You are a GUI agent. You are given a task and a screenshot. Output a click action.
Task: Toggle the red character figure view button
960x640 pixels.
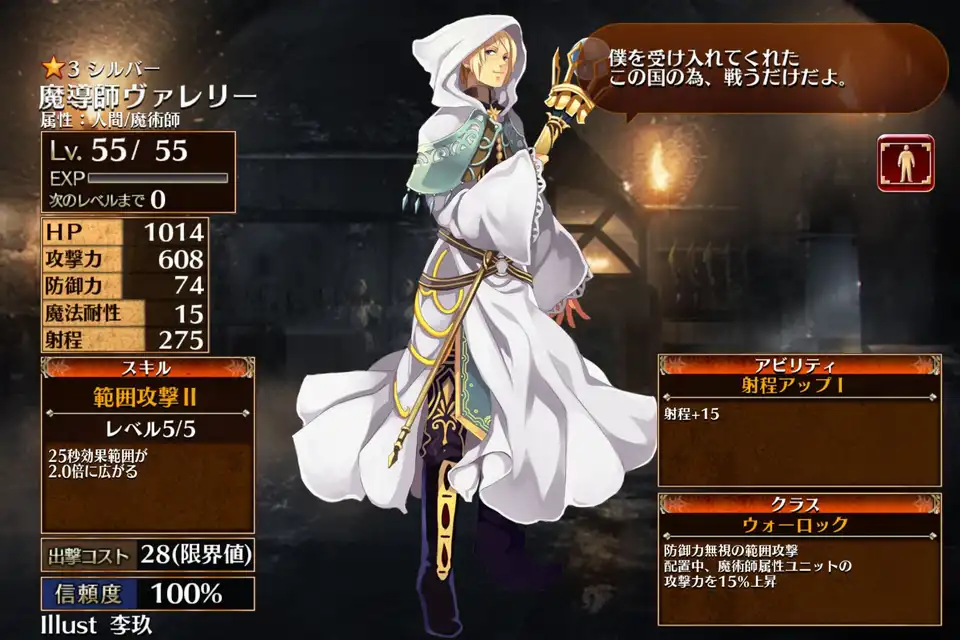tap(905, 163)
